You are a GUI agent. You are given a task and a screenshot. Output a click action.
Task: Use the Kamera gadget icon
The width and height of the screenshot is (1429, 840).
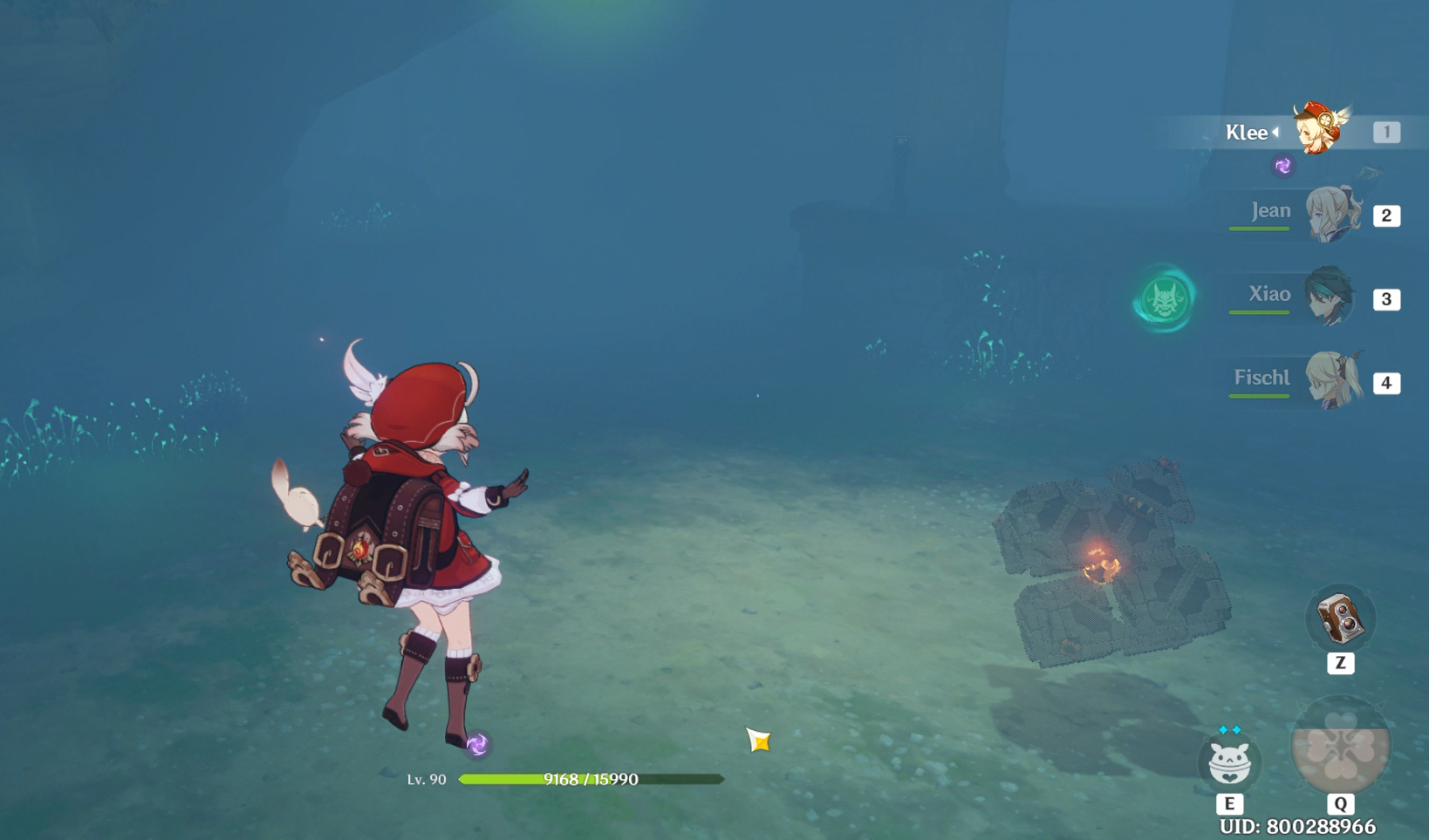tap(1340, 618)
